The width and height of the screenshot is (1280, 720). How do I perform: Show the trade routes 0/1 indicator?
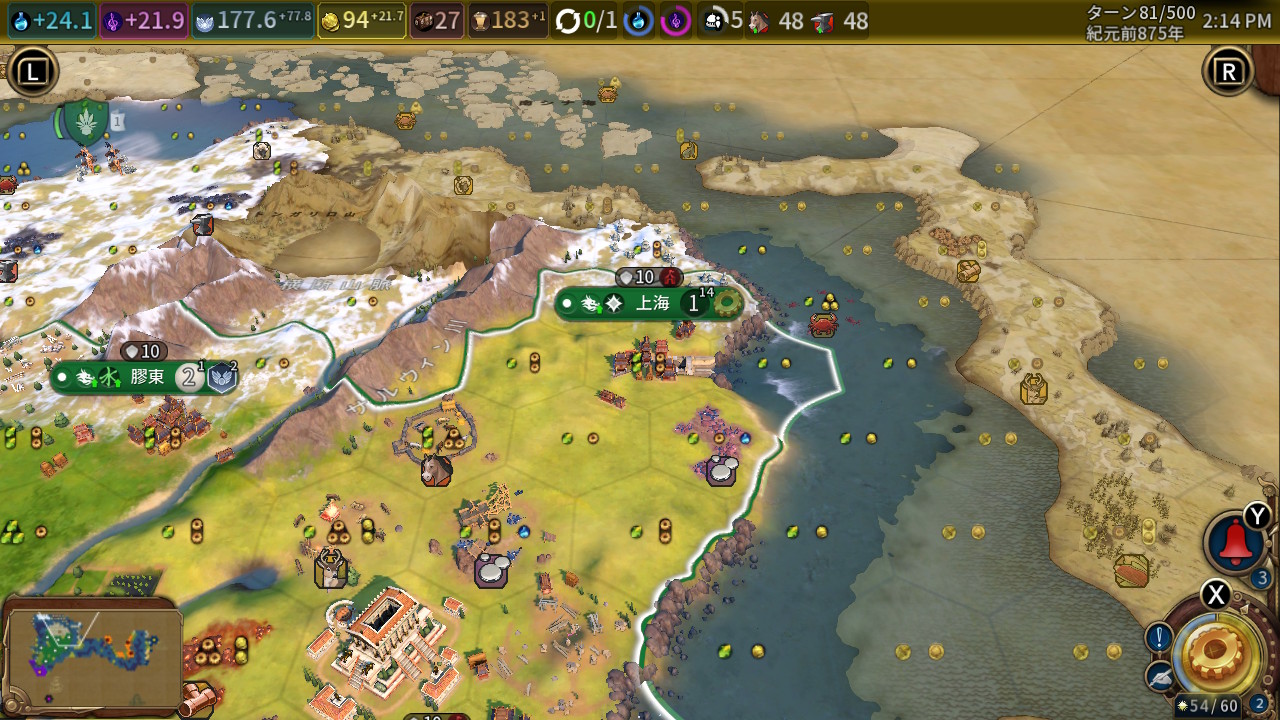(x=586, y=21)
